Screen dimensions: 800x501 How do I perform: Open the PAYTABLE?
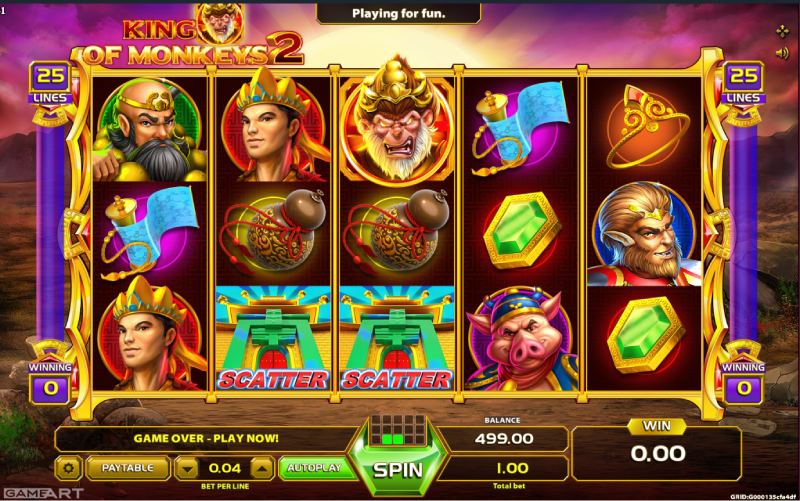[127, 467]
